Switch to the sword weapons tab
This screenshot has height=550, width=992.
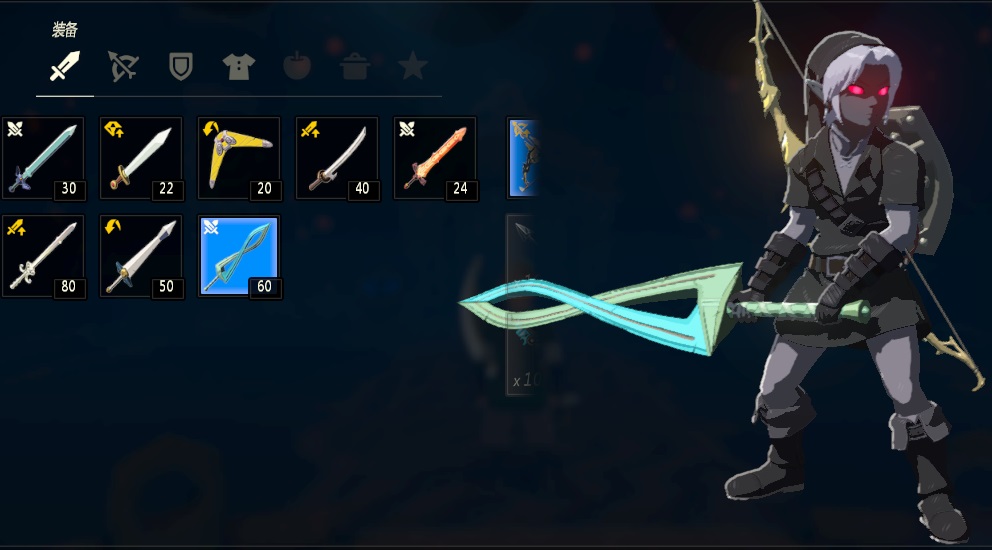pyautogui.click(x=65, y=68)
